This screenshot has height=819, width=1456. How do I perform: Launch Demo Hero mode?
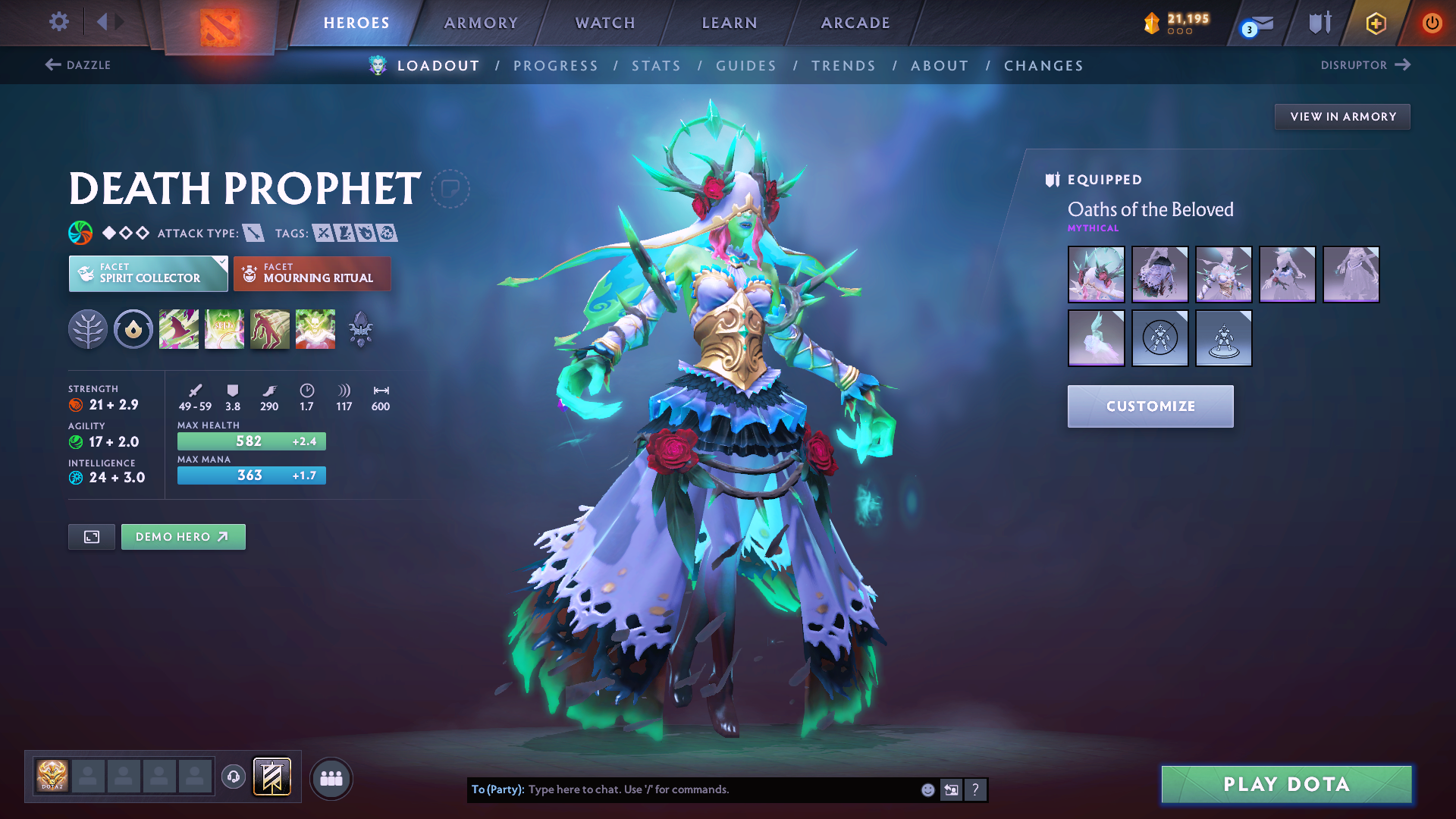(x=183, y=537)
